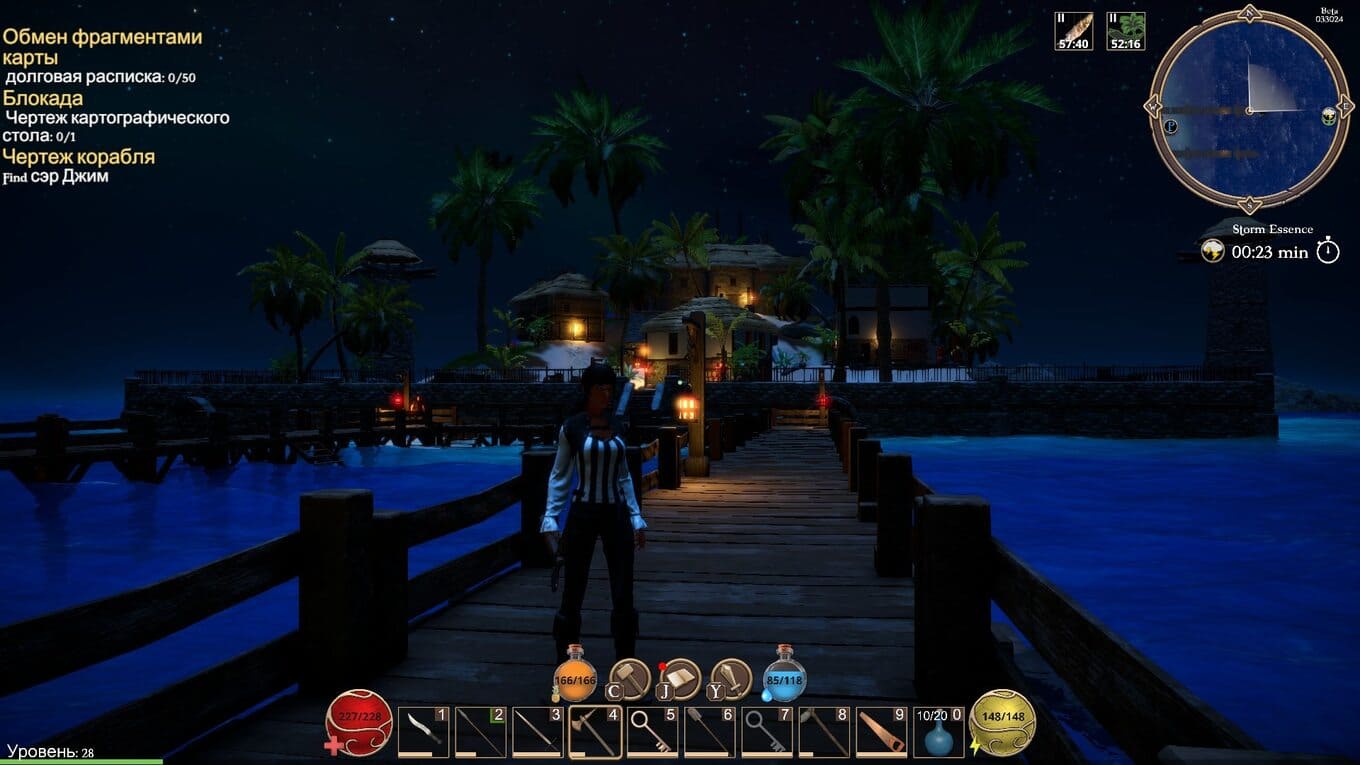Image resolution: width=1360 pixels, height=765 pixels.
Task: Click the circular minimap
Action: 1249,109
